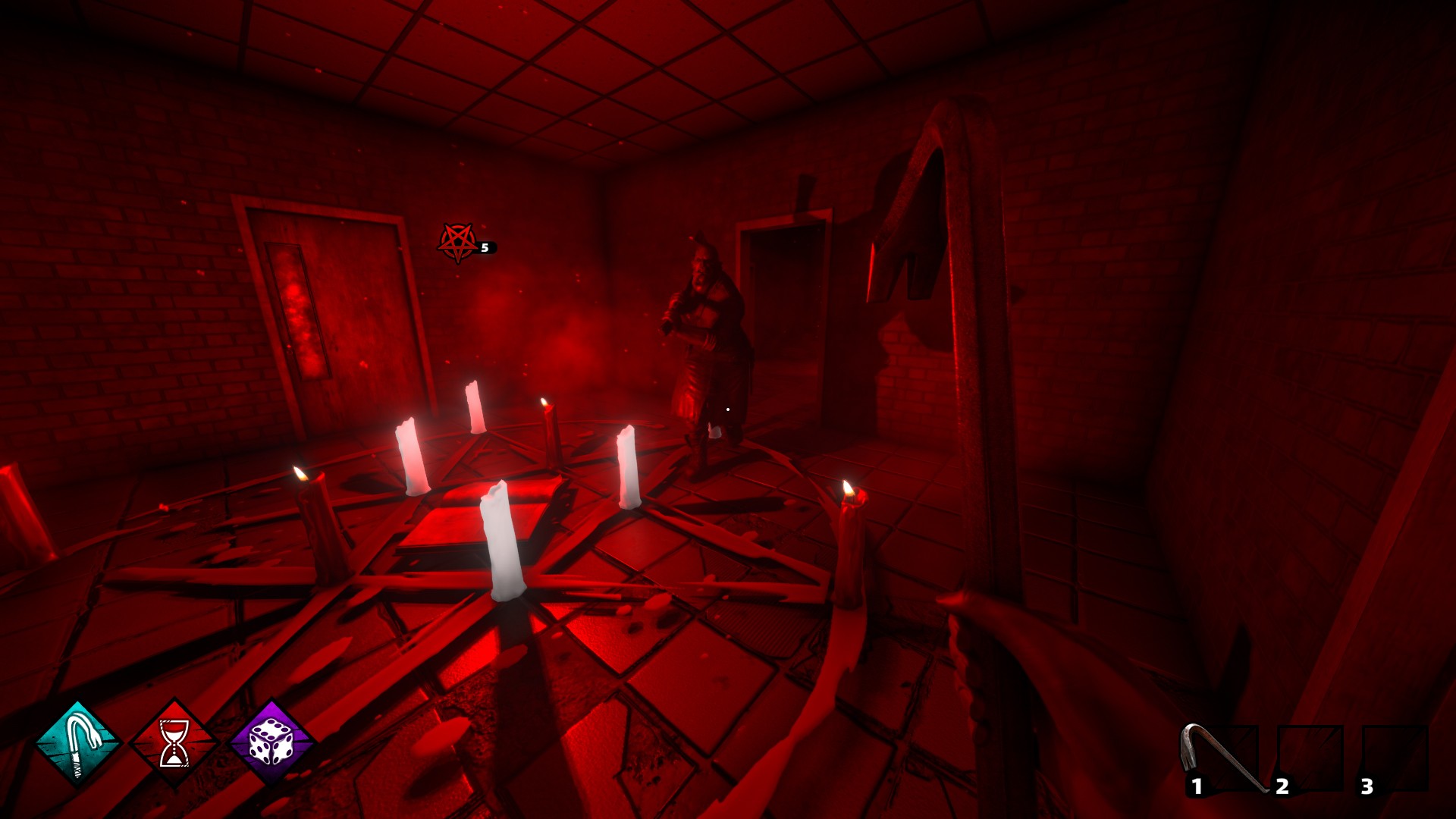Pick empty hotbar slot 3
The width and height of the screenshot is (1456, 819).
pyautogui.click(x=1395, y=759)
